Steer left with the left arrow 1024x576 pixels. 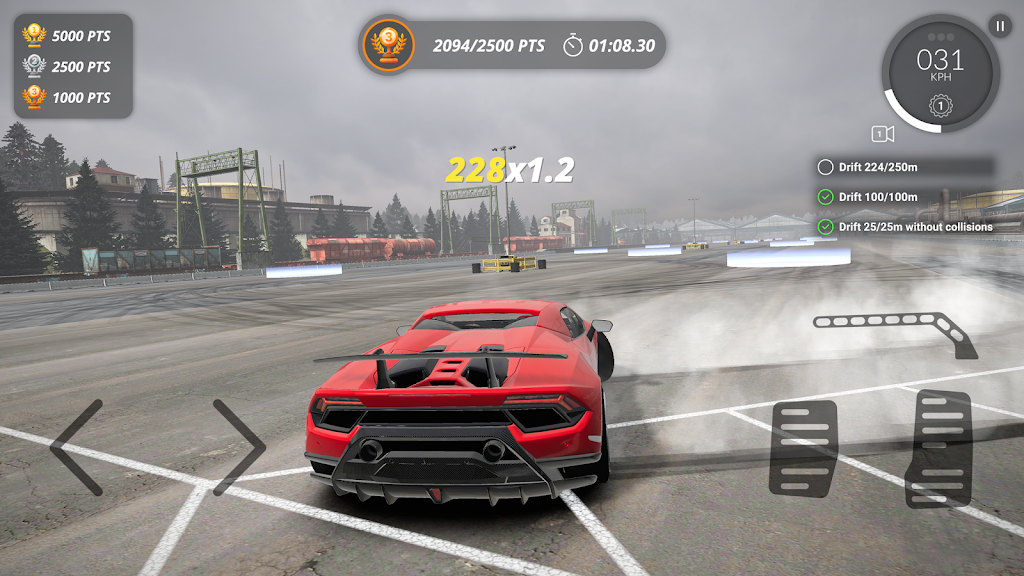[77, 447]
